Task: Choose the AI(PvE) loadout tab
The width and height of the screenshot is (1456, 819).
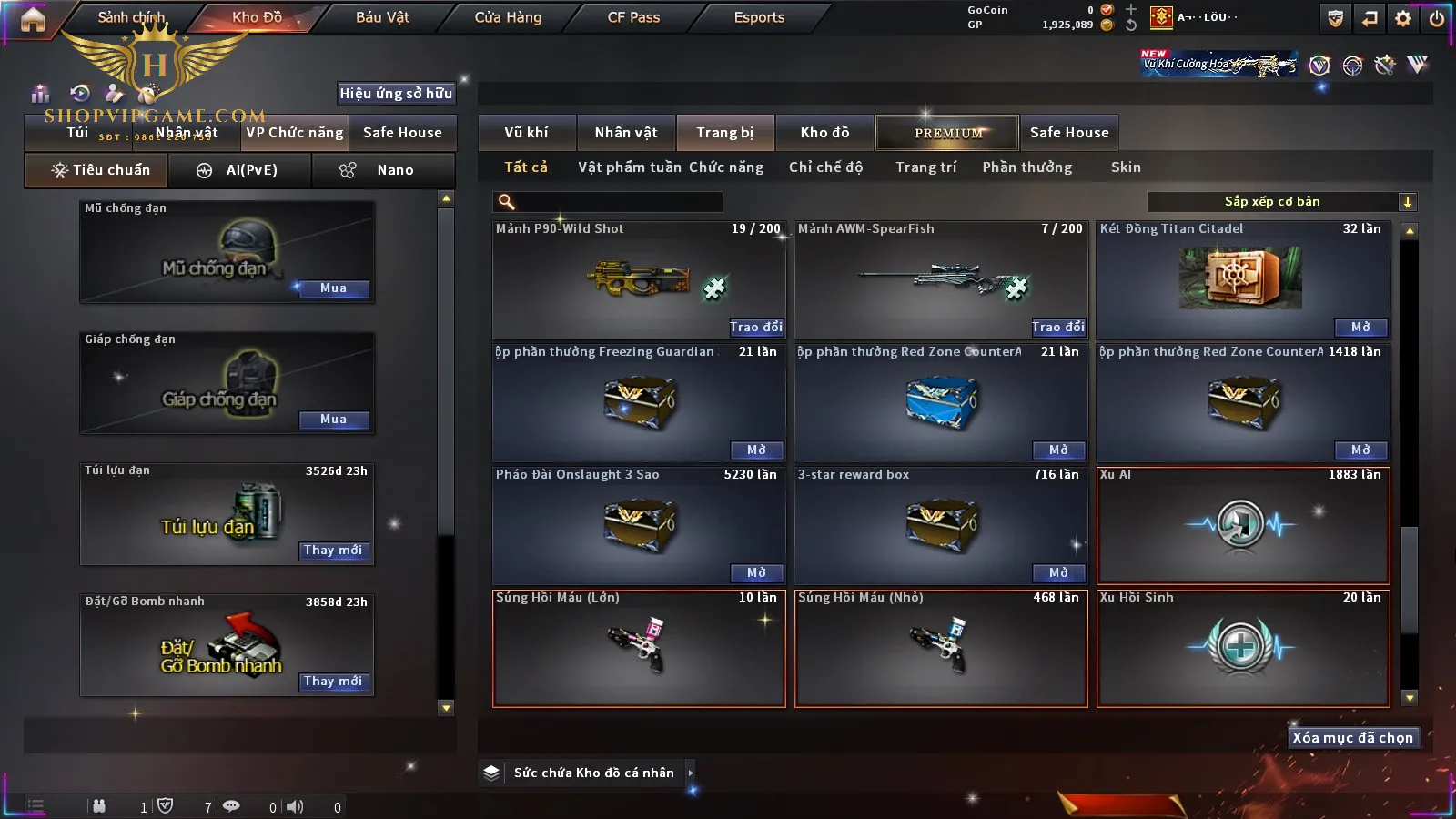Action: coord(240,170)
